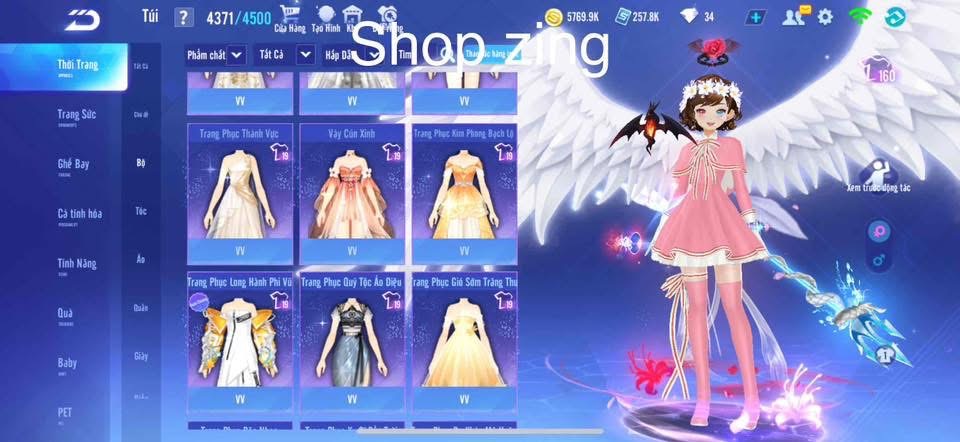Switch to the Trang Sức category

point(75,115)
